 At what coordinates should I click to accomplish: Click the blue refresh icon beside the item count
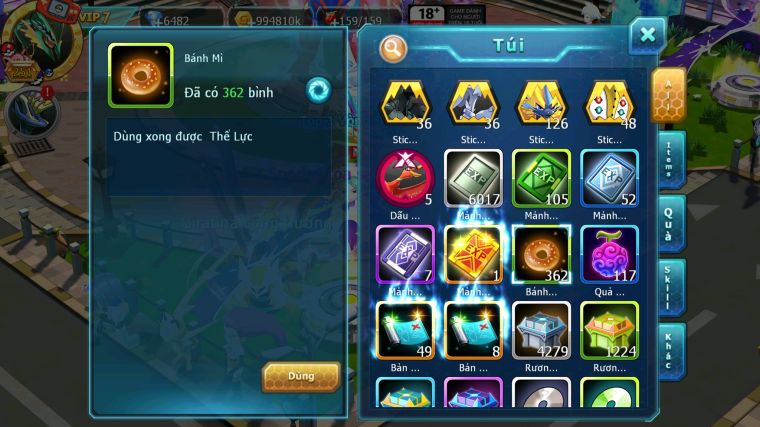click(x=318, y=90)
